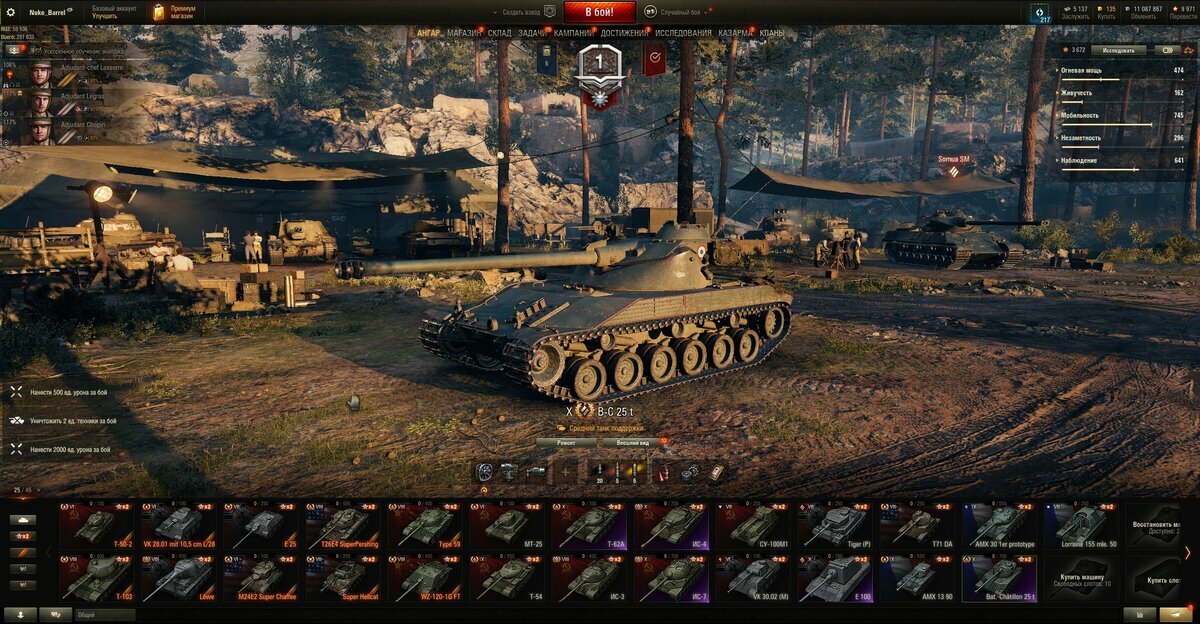Click the Исследовать button in the vehicle panel
This screenshot has height=624, width=1200.
pos(1119,49)
